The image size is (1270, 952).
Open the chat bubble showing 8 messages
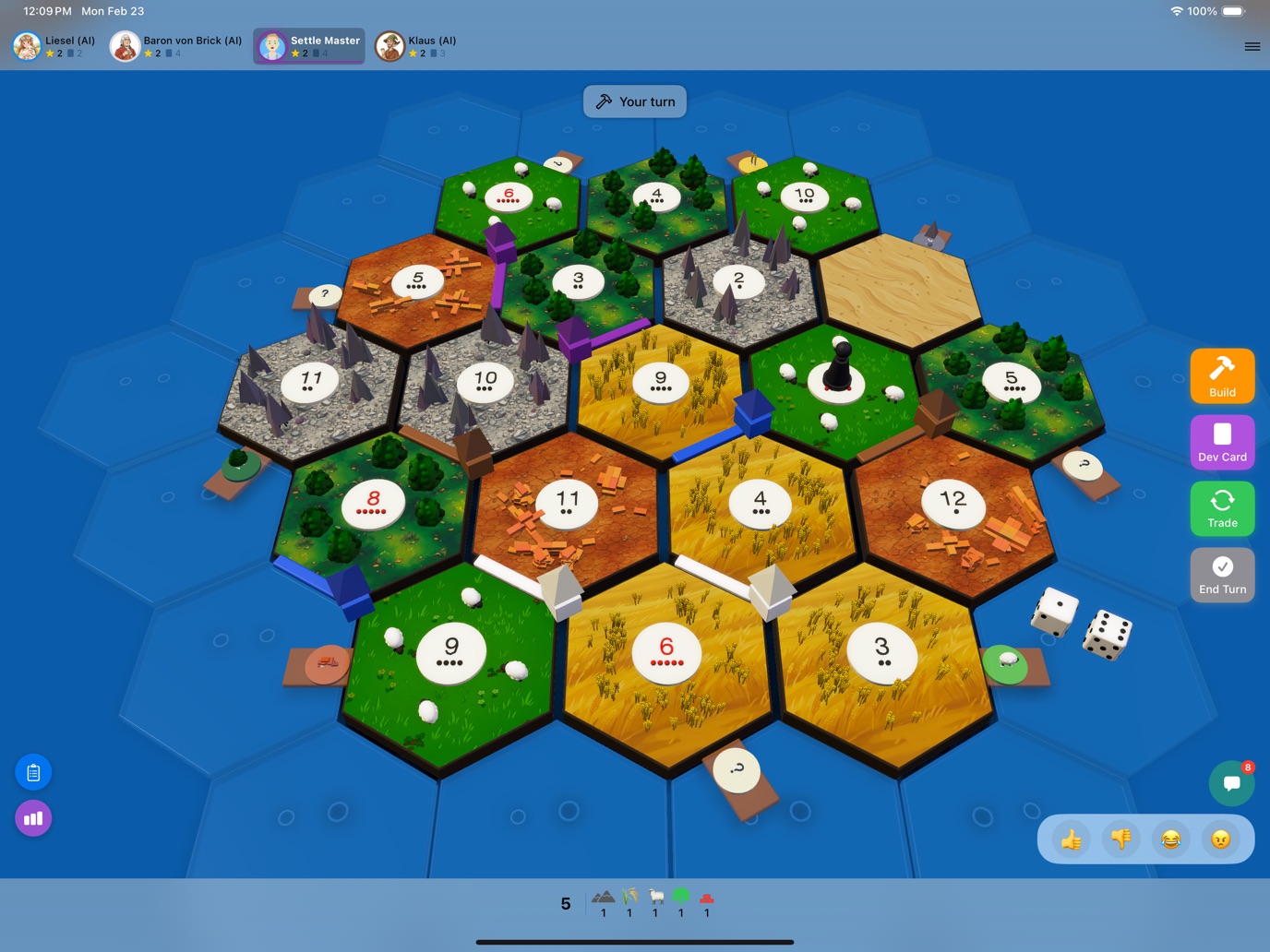point(1231,783)
